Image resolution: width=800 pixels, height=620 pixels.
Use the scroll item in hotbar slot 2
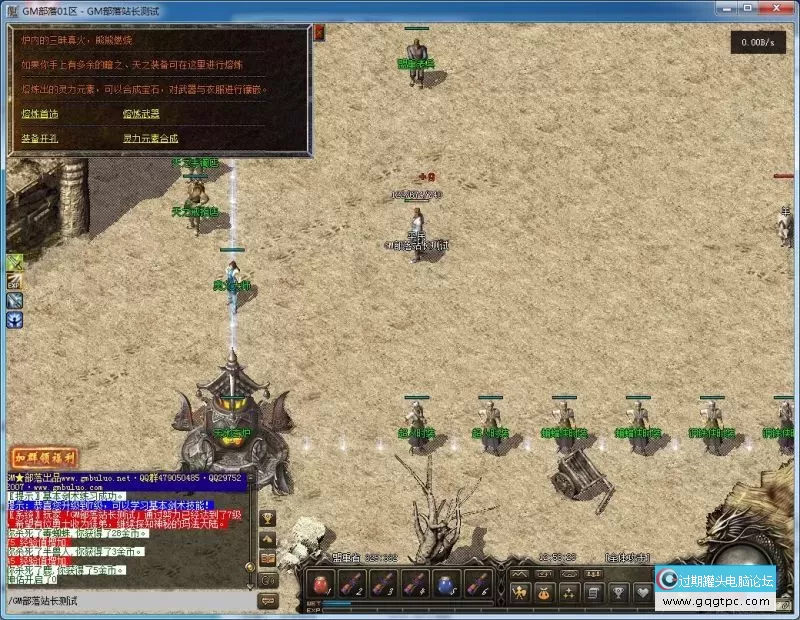coord(352,584)
